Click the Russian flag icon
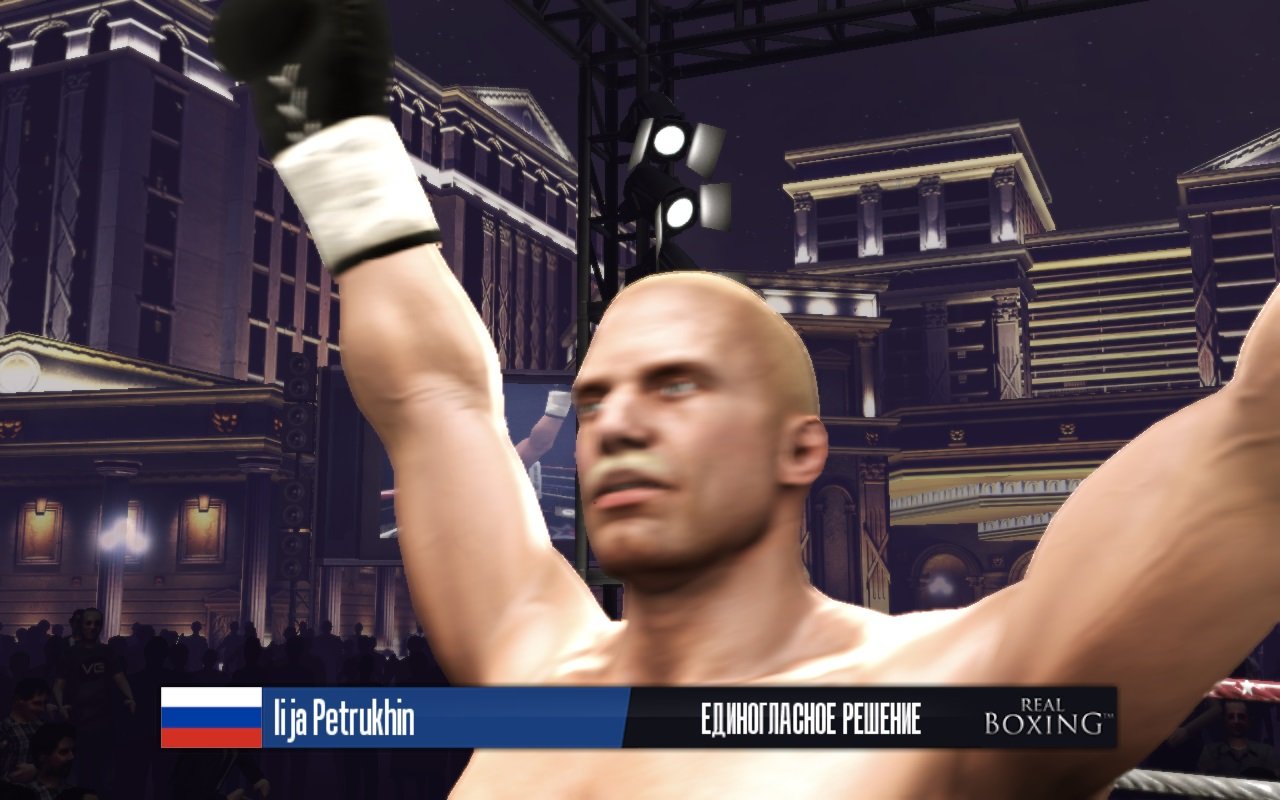The image size is (1280, 800). 210,716
